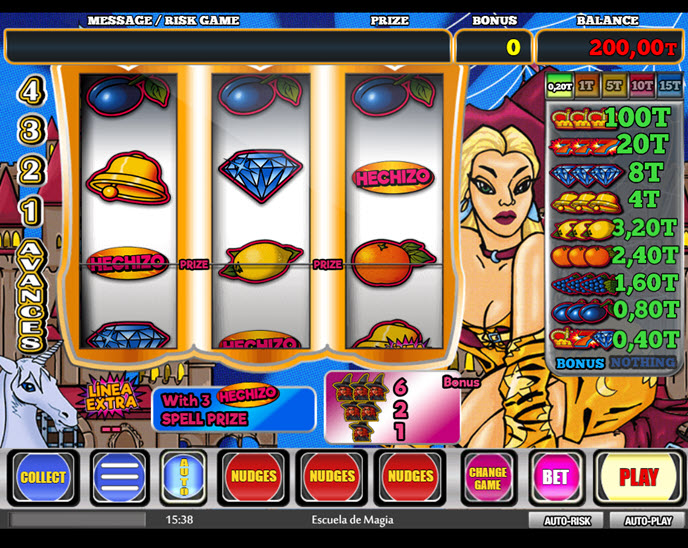Pick the 10T bet tab
The width and height of the screenshot is (688, 548).
[x=641, y=87]
